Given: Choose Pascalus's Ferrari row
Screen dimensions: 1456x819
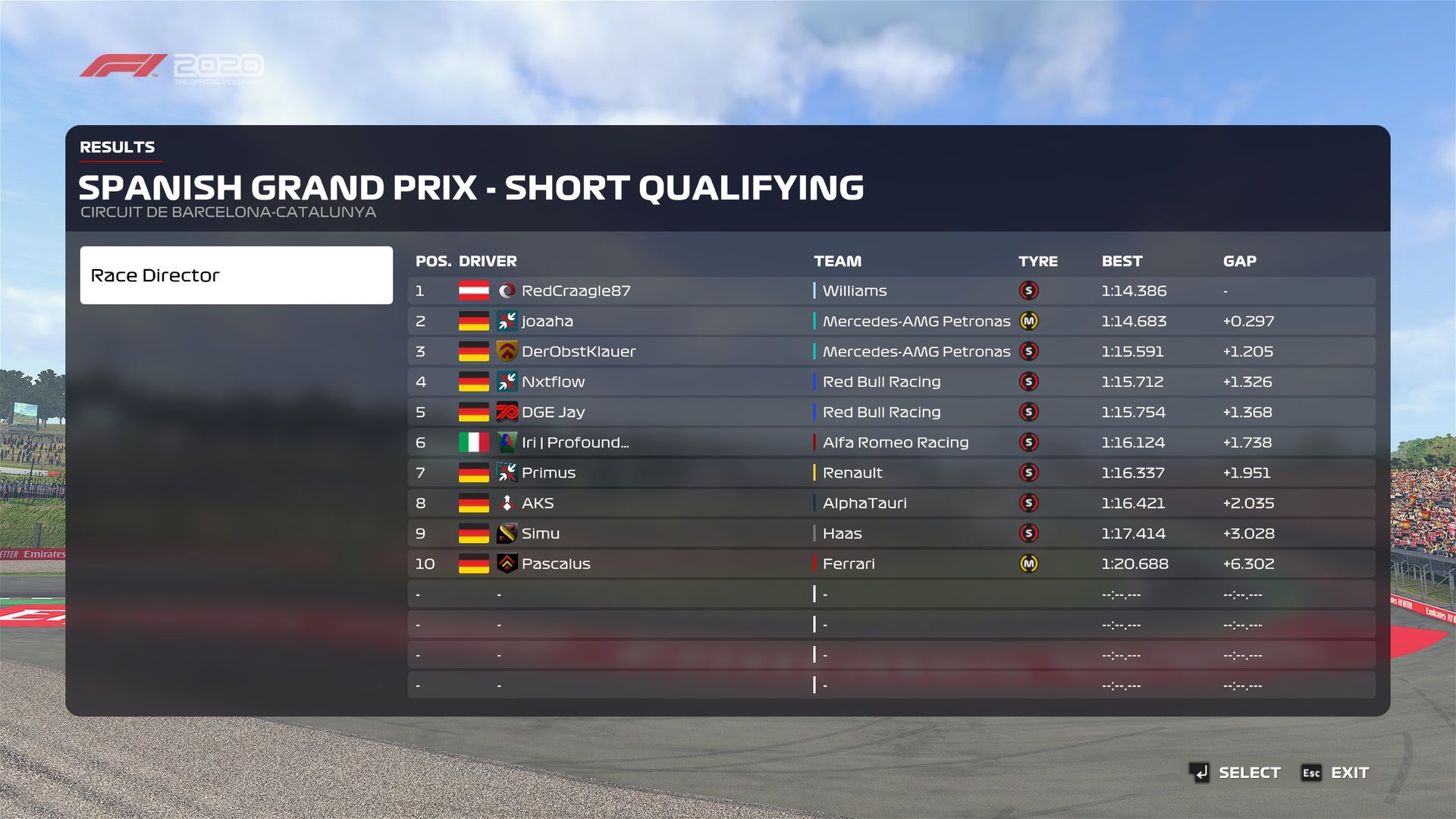Looking at the screenshot, I should pos(891,564).
